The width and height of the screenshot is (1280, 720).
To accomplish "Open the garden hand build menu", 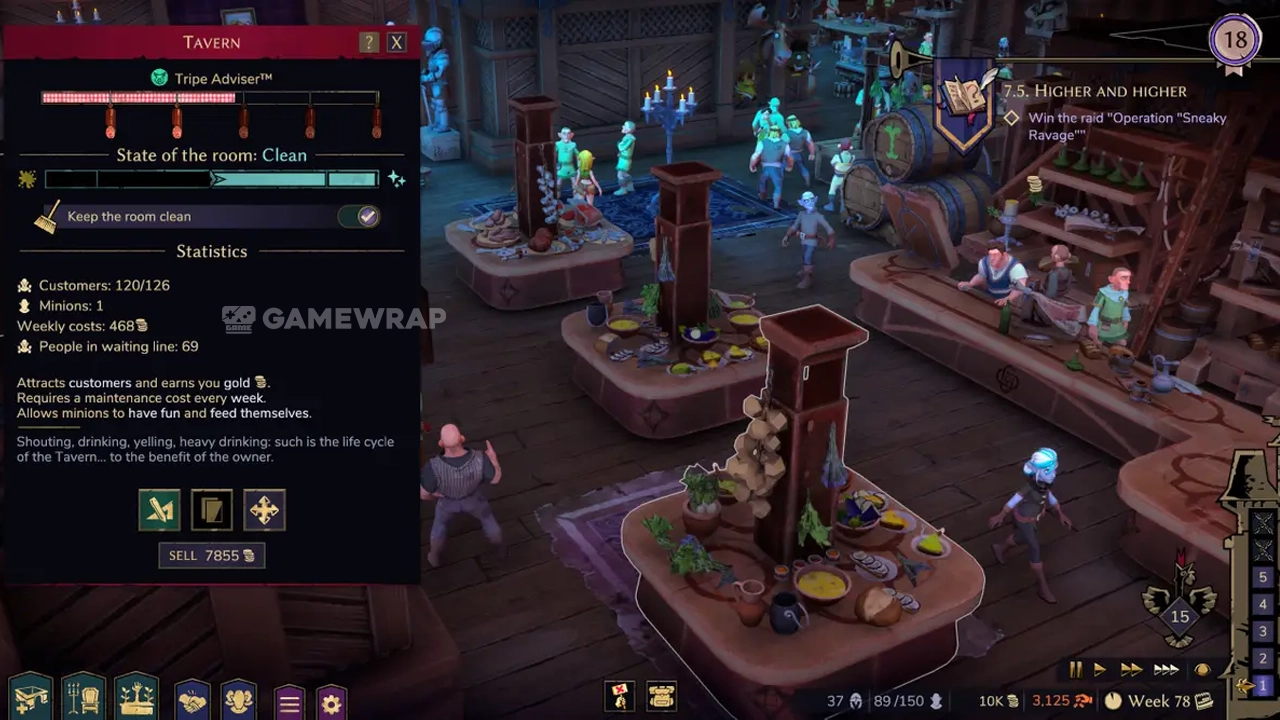I will coord(136,697).
